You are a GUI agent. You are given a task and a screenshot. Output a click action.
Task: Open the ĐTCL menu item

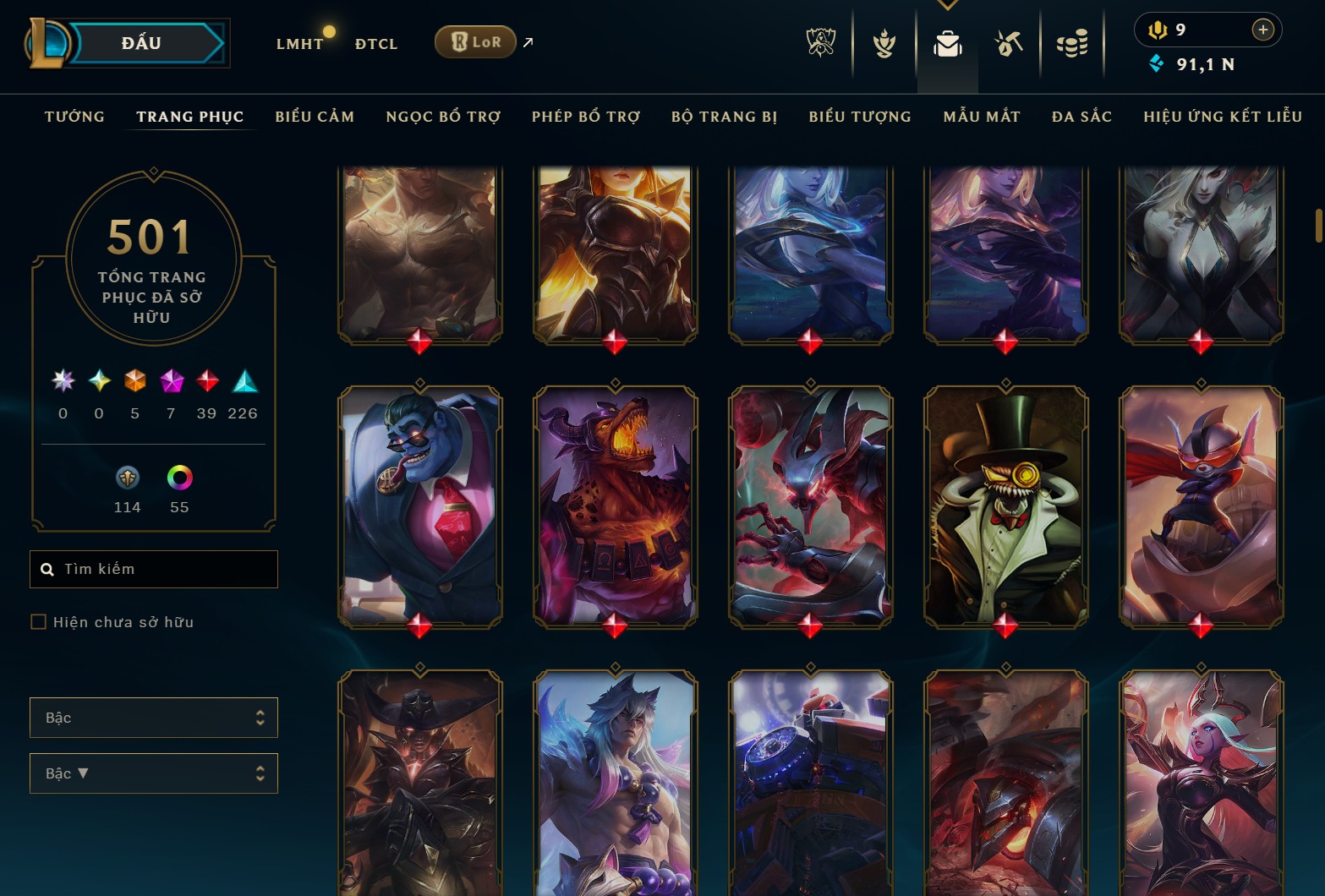375,42
